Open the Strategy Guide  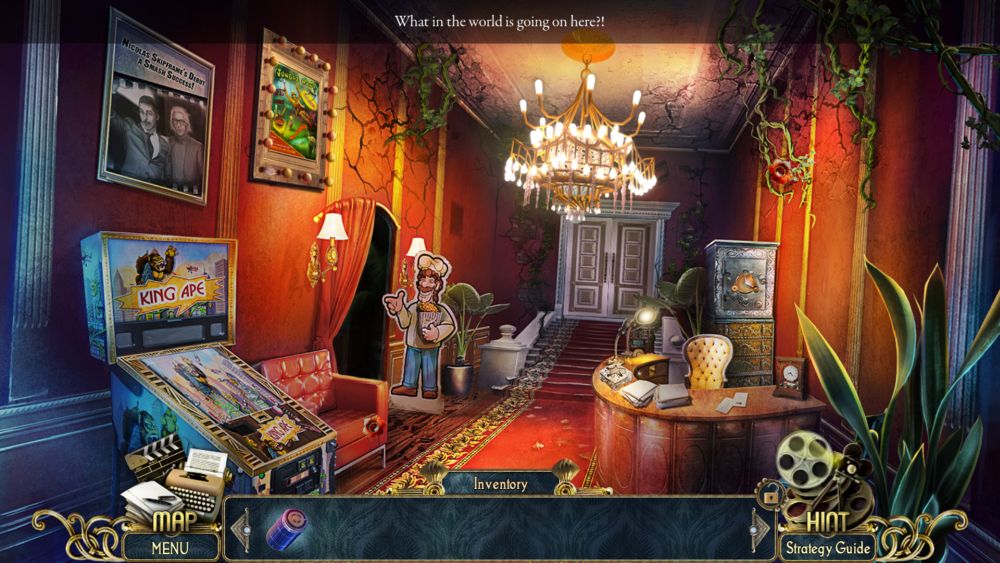(x=827, y=547)
